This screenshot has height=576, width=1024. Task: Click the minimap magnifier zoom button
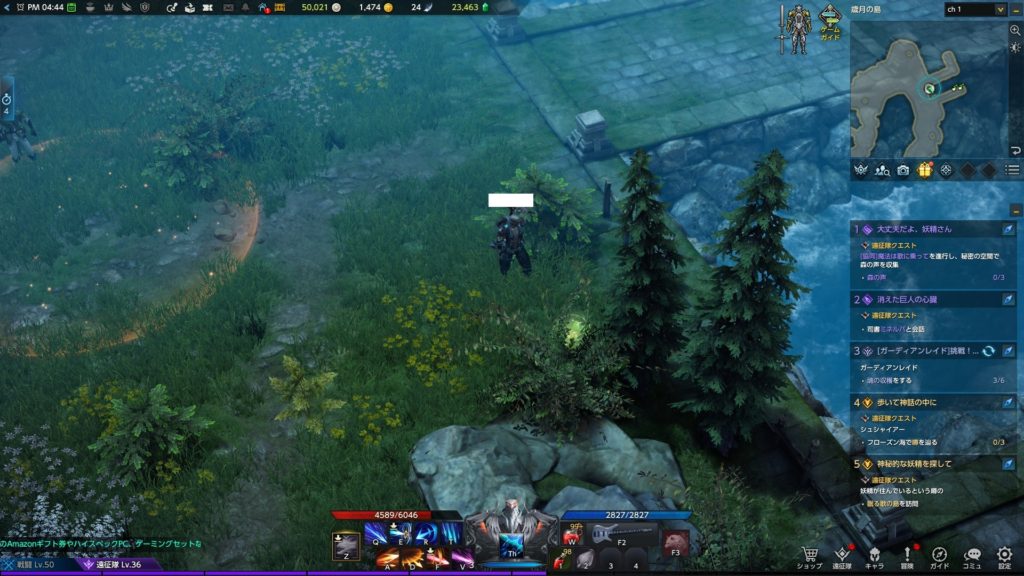click(x=1015, y=31)
